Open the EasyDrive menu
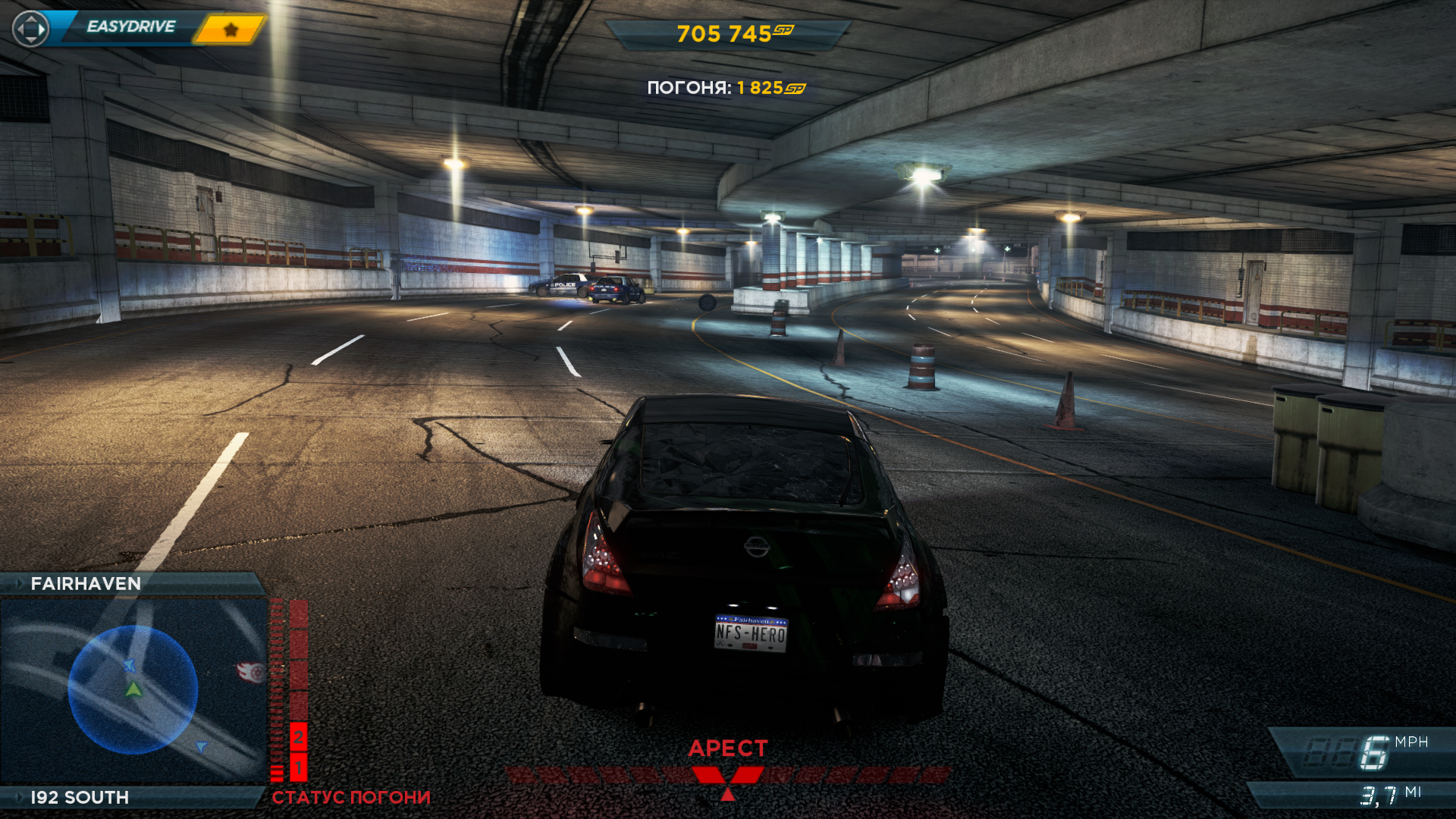Image resolution: width=1456 pixels, height=819 pixels. coord(130,27)
